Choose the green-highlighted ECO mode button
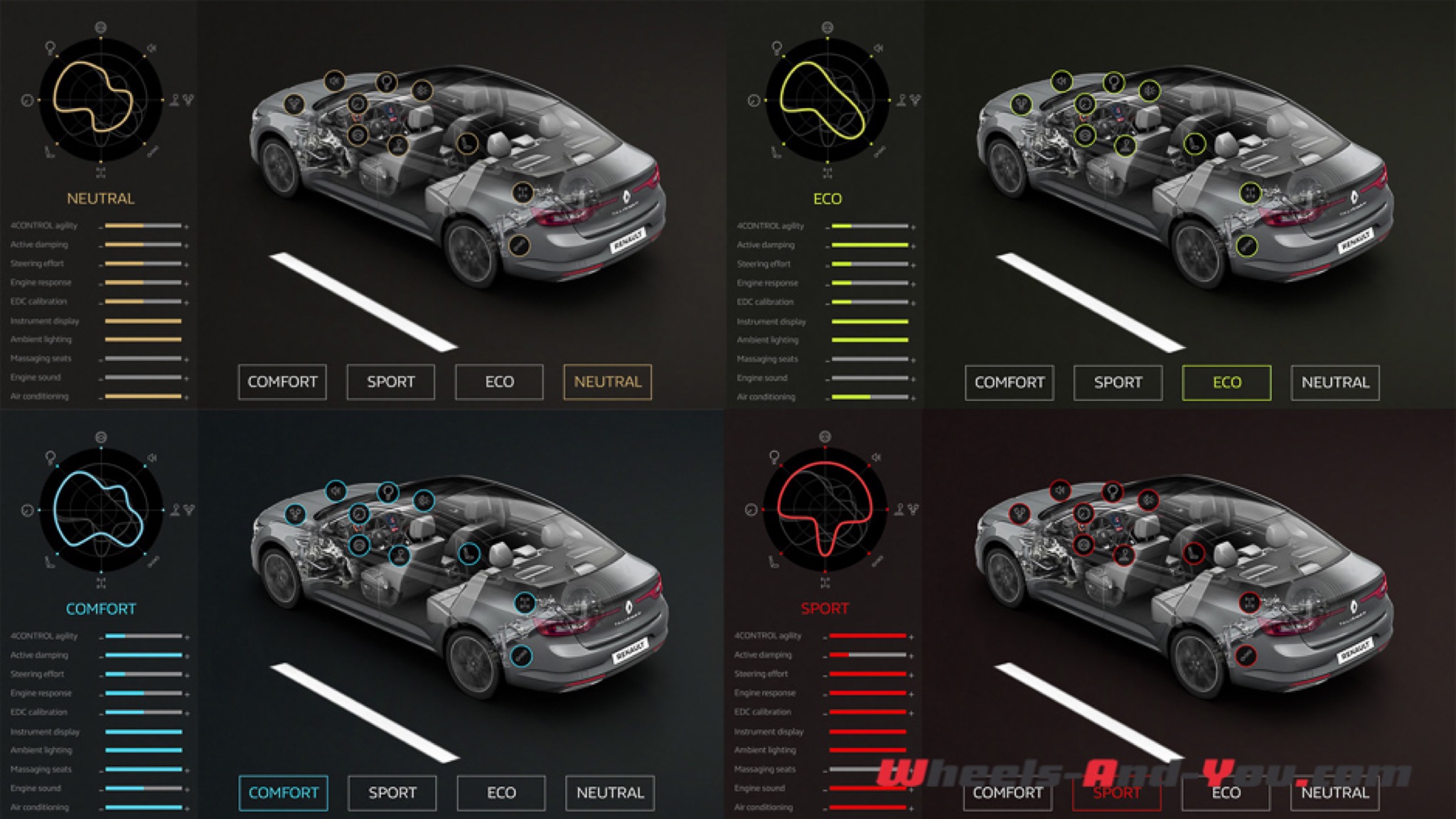Screen dimensions: 1456x819 1226,382
